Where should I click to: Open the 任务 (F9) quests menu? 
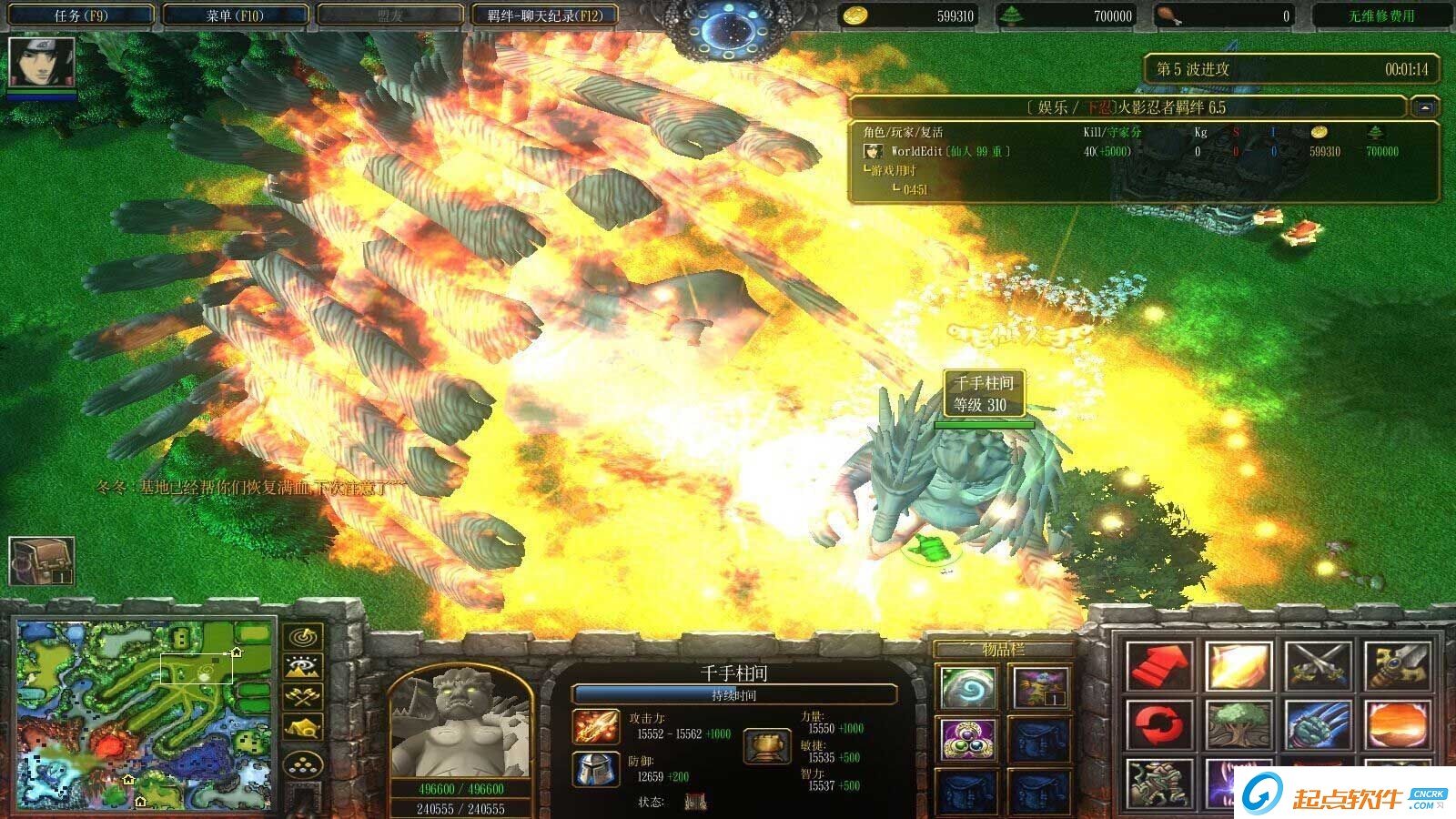80,15
